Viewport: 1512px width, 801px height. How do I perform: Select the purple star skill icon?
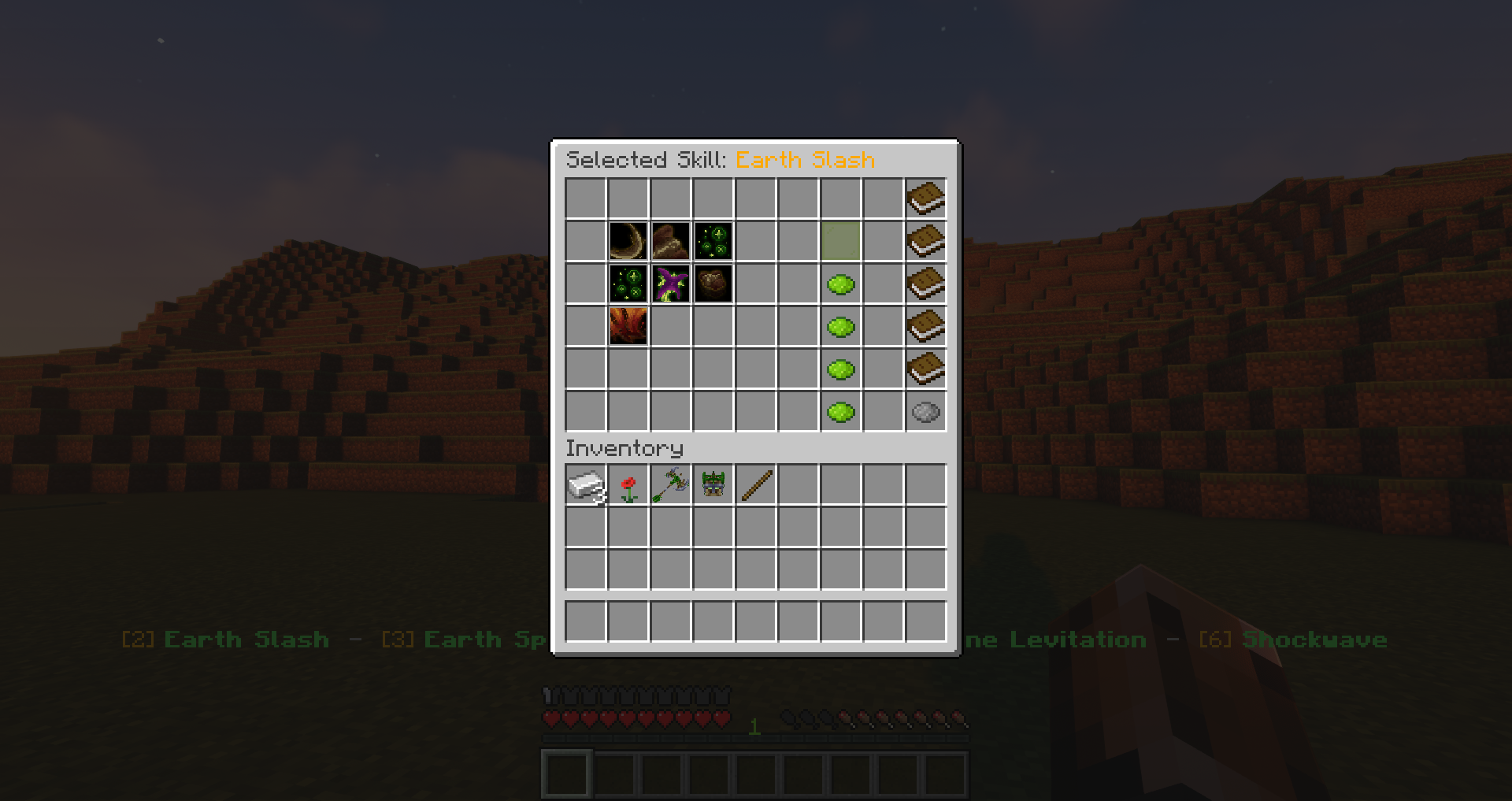670,284
